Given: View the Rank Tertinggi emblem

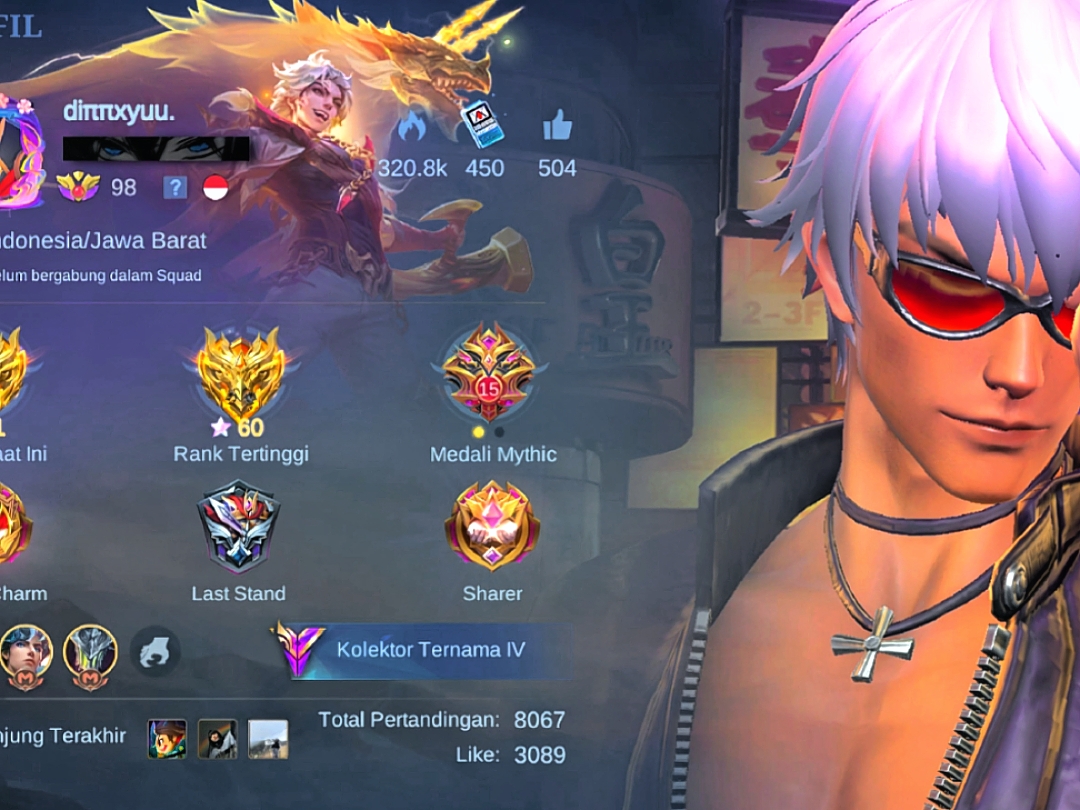Looking at the screenshot, I should tap(241, 375).
